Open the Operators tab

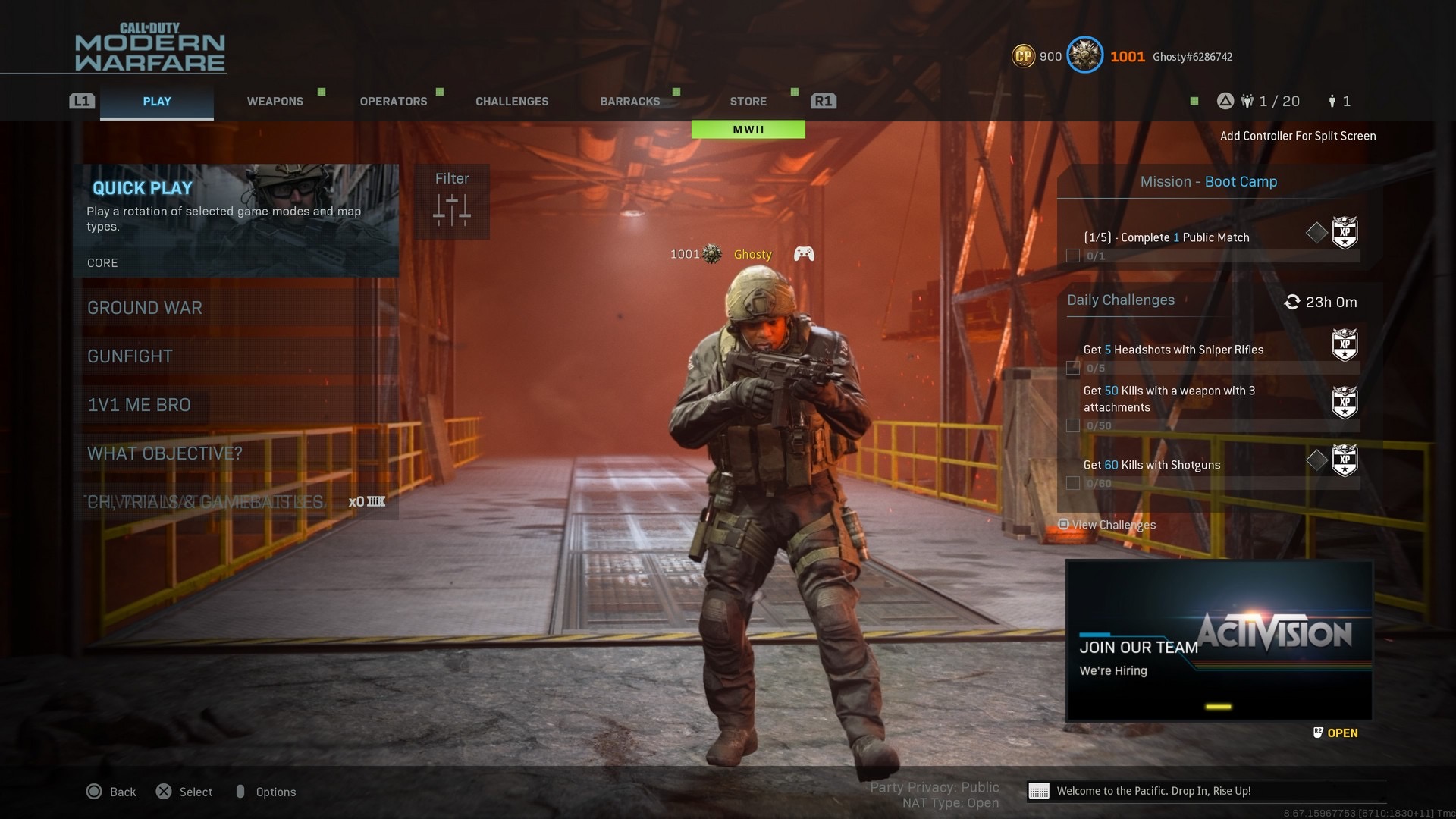393,102
